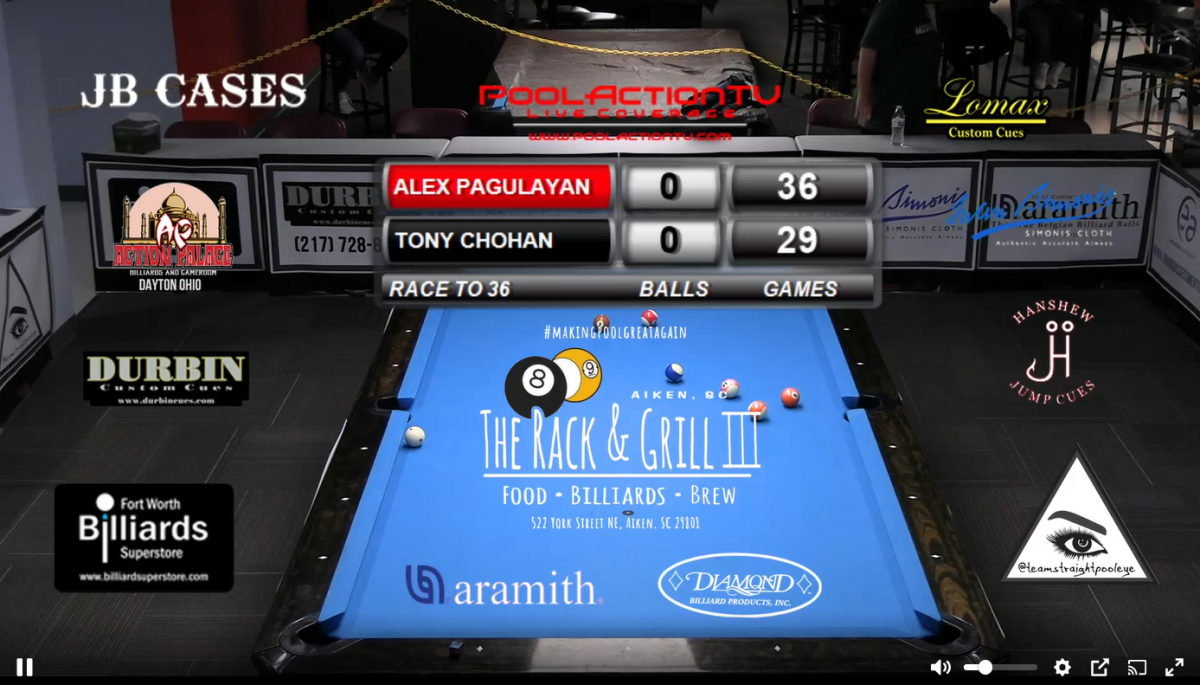Enter fullscreen mode on the player

[x=1174, y=667]
